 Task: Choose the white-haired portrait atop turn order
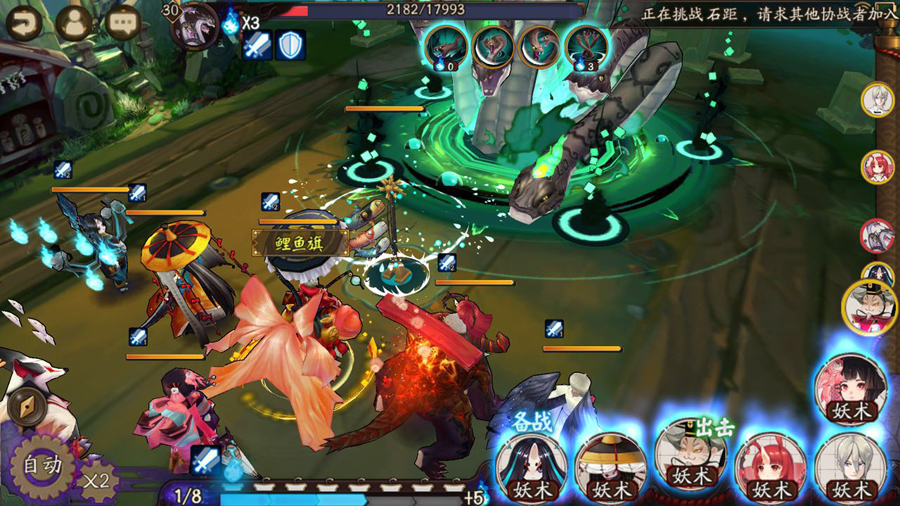[877, 100]
